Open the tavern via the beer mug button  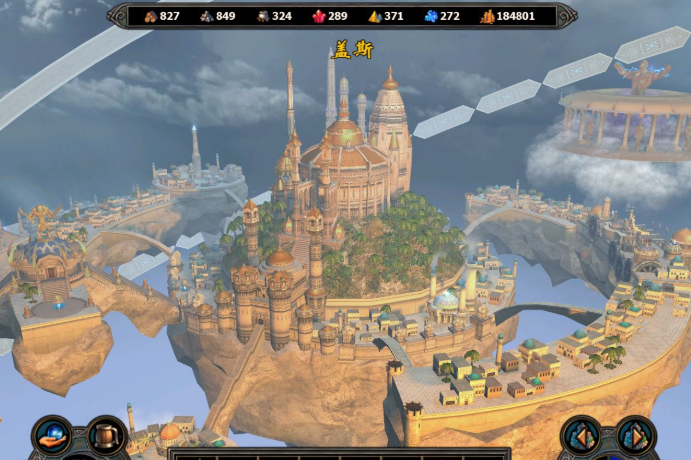point(105,436)
